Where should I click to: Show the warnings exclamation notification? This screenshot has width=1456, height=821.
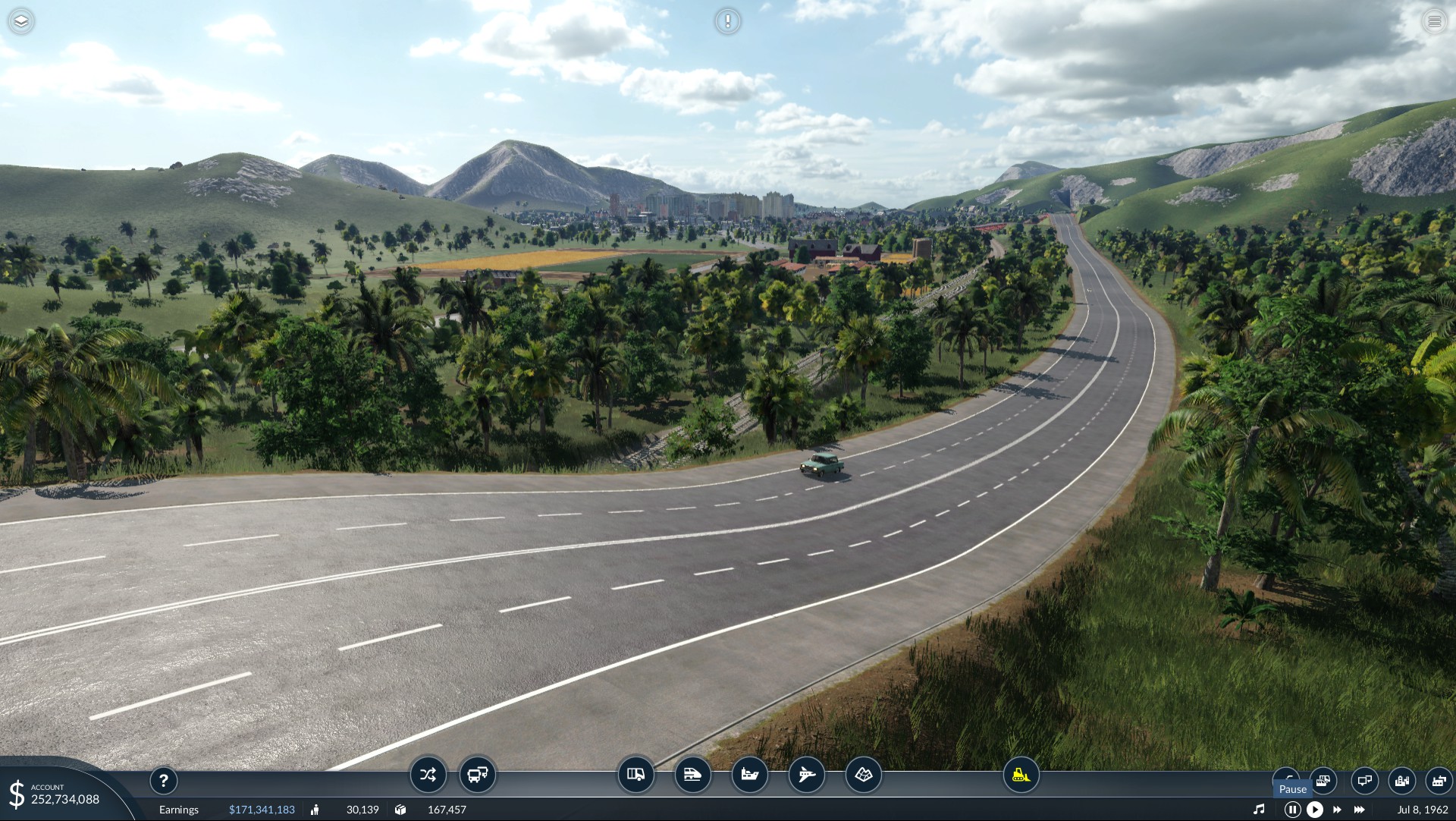pos(728,21)
